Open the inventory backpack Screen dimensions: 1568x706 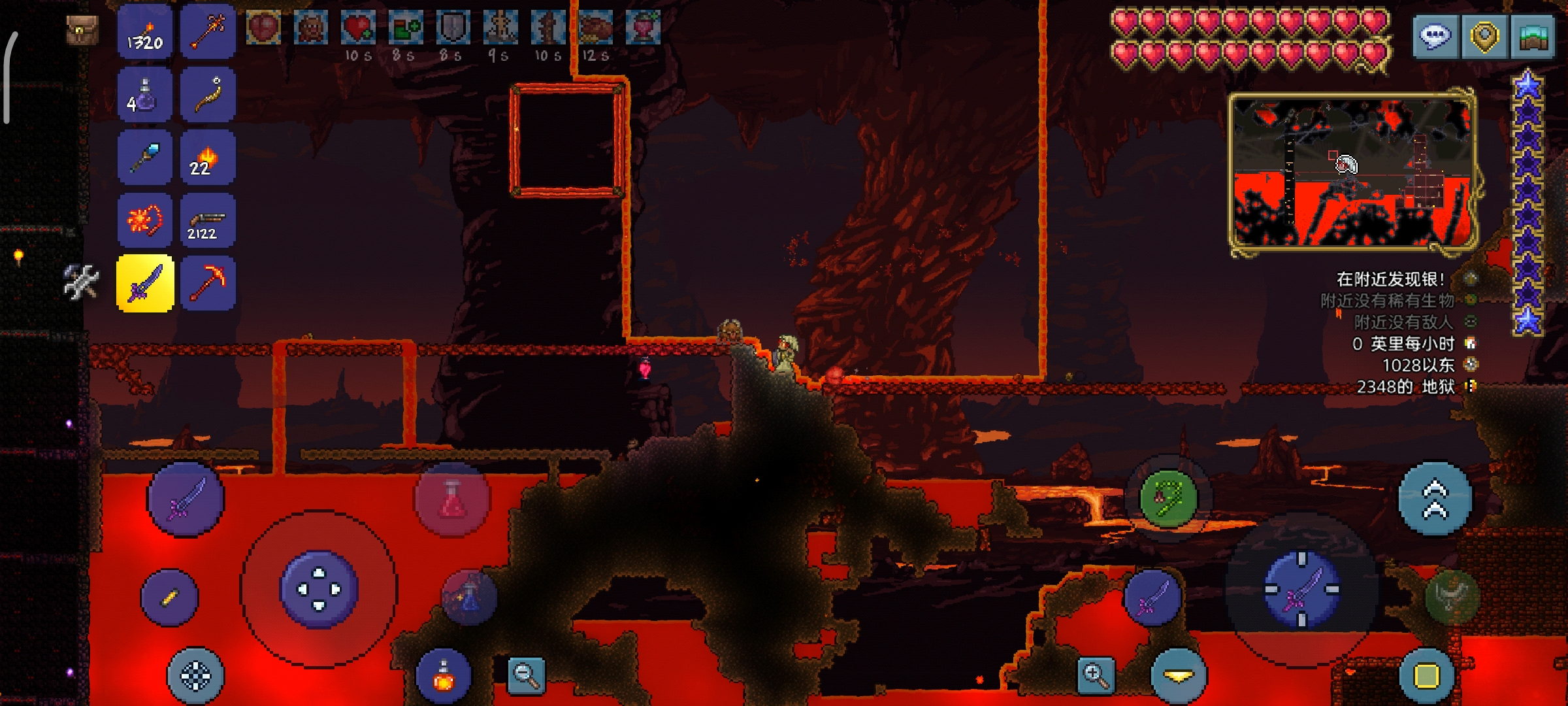tap(82, 30)
